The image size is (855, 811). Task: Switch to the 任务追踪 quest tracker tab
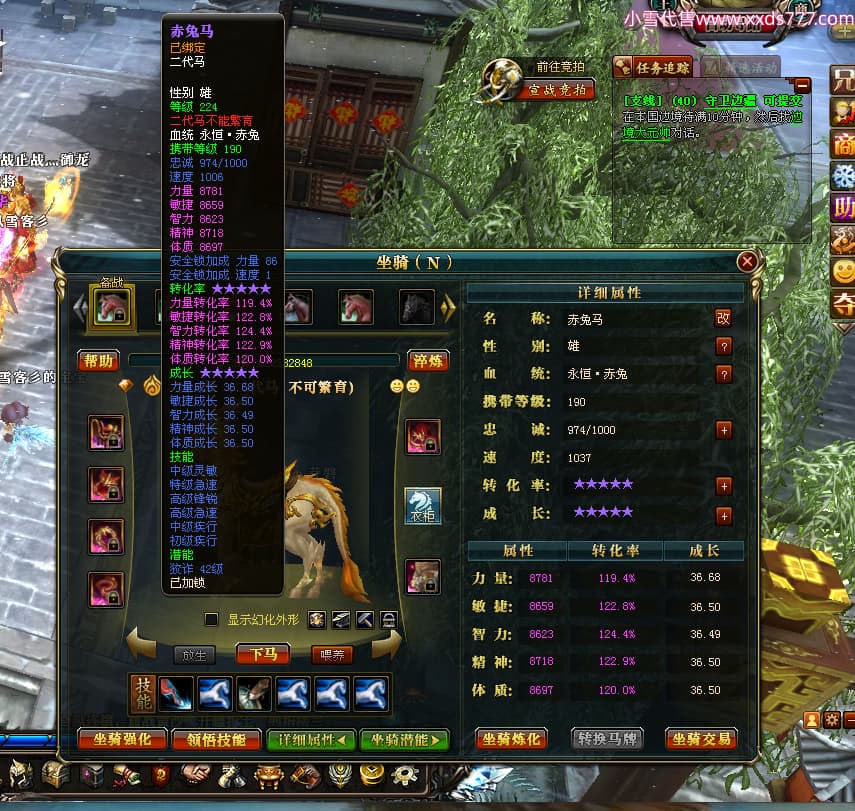point(652,67)
